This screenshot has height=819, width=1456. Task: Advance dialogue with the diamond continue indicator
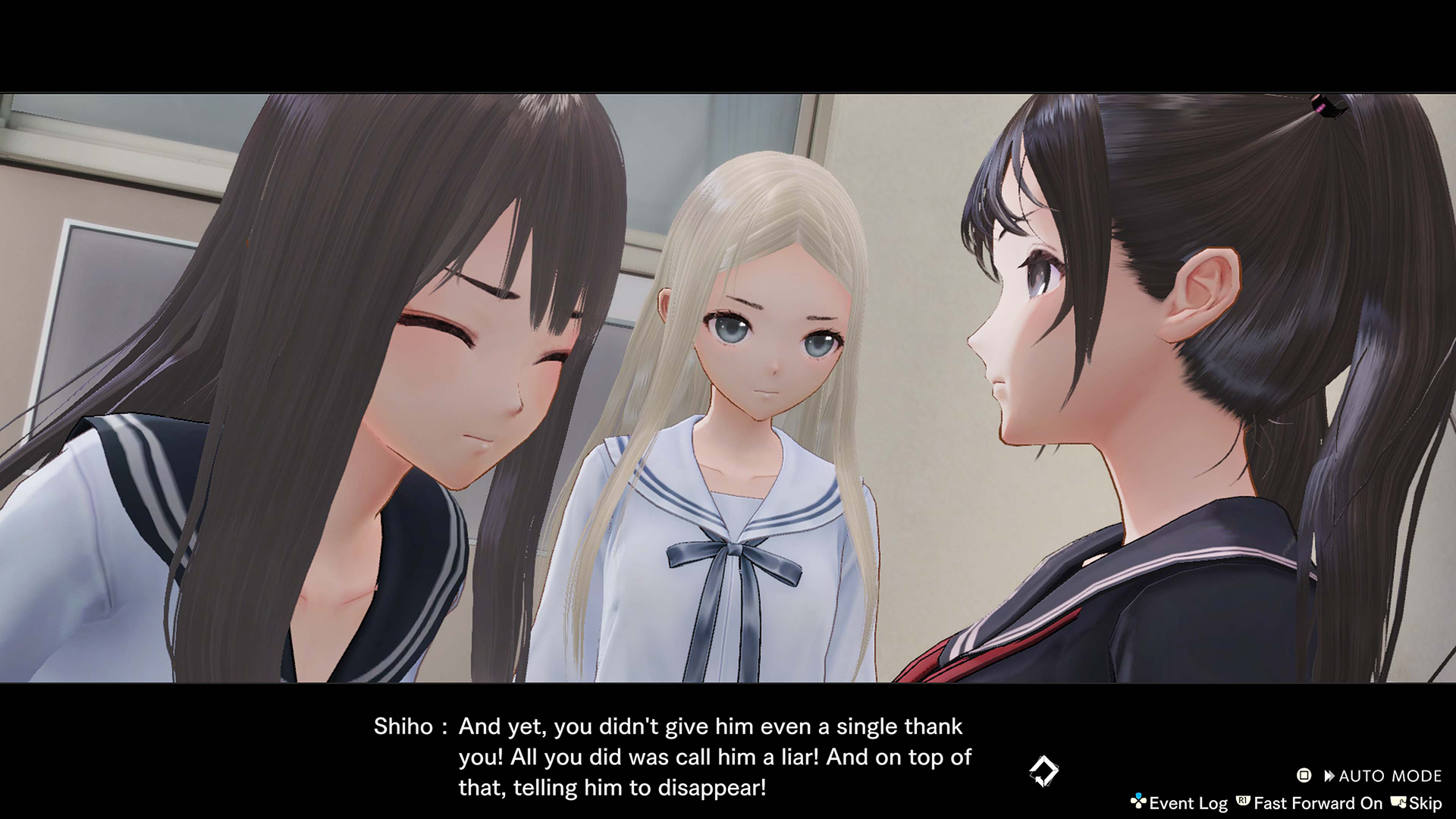tap(1043, 771)
